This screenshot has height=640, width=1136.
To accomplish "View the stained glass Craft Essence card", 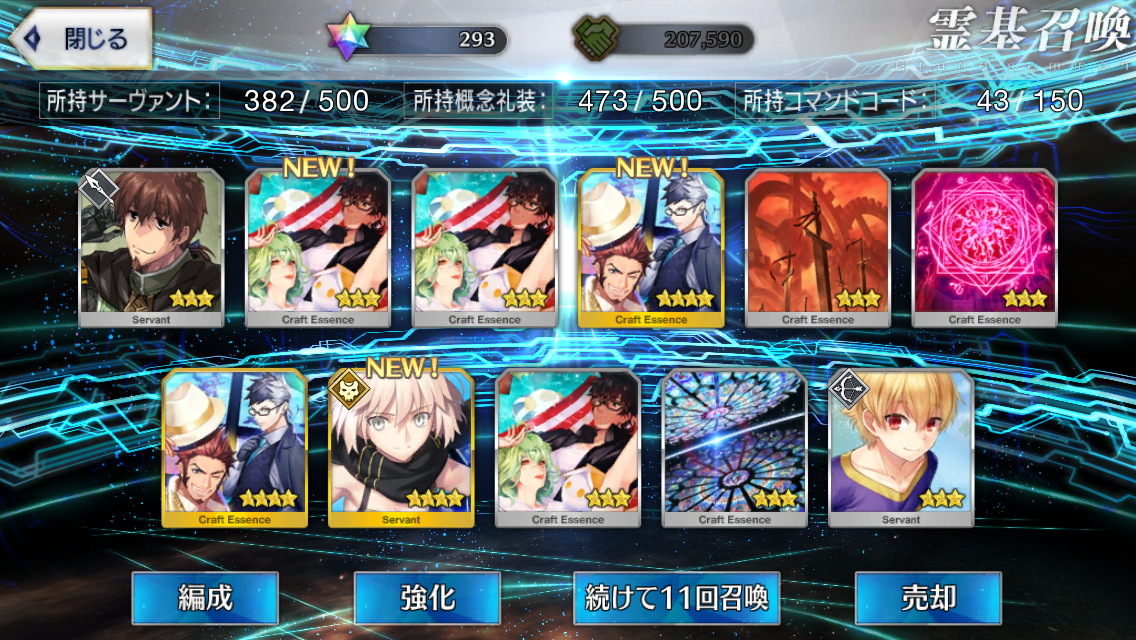I will pos(735,448).
